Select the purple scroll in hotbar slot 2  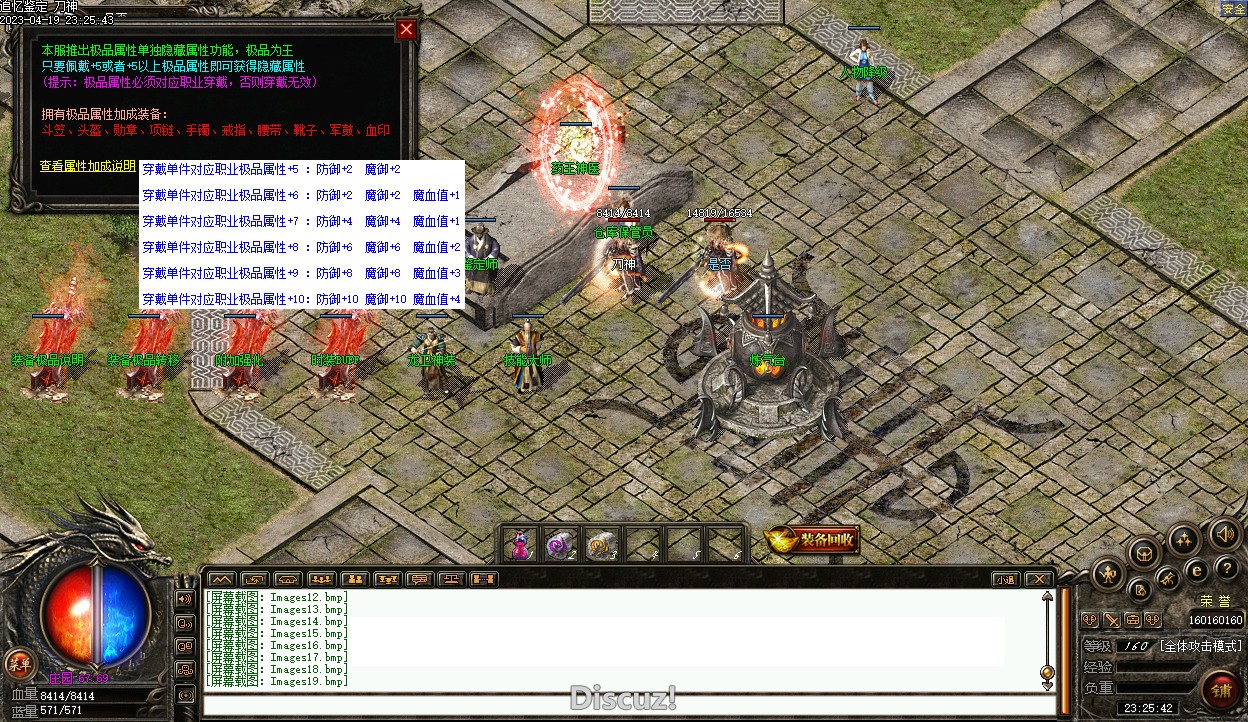[560, 546]
